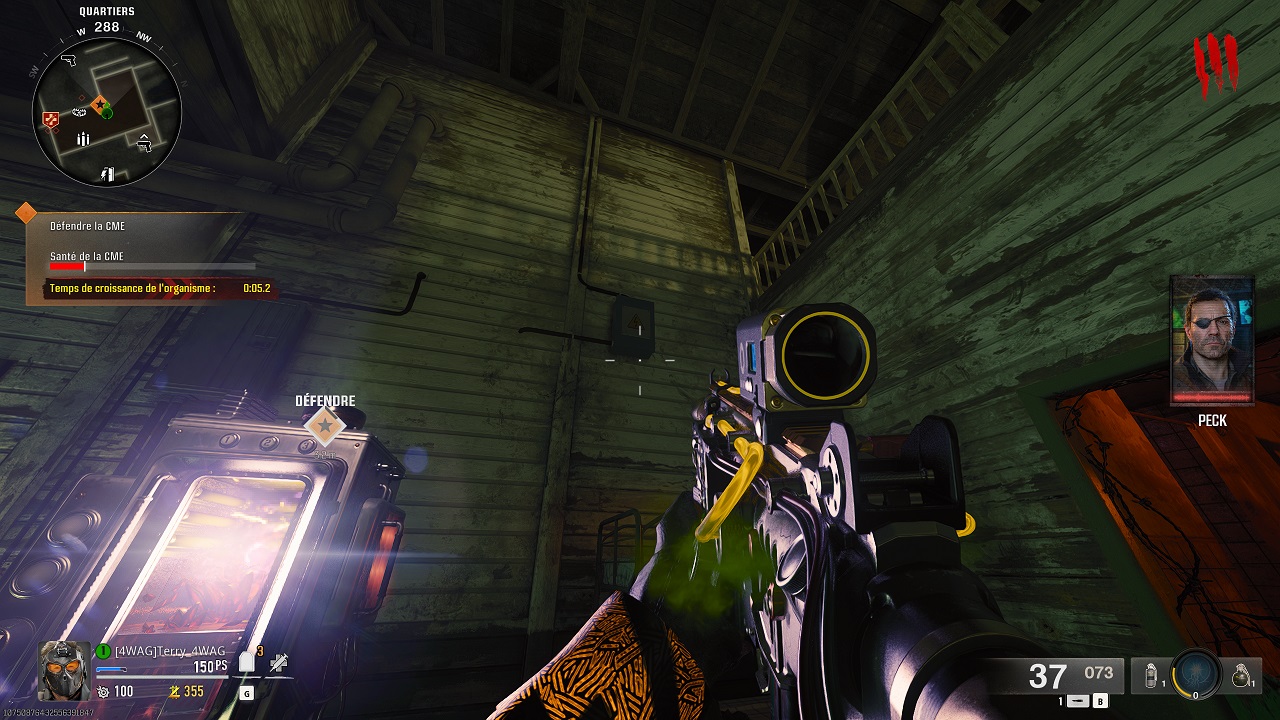Click the red round tally marks icon
The width and height of the screenshot is (1280, 720).
point(1216,65)
